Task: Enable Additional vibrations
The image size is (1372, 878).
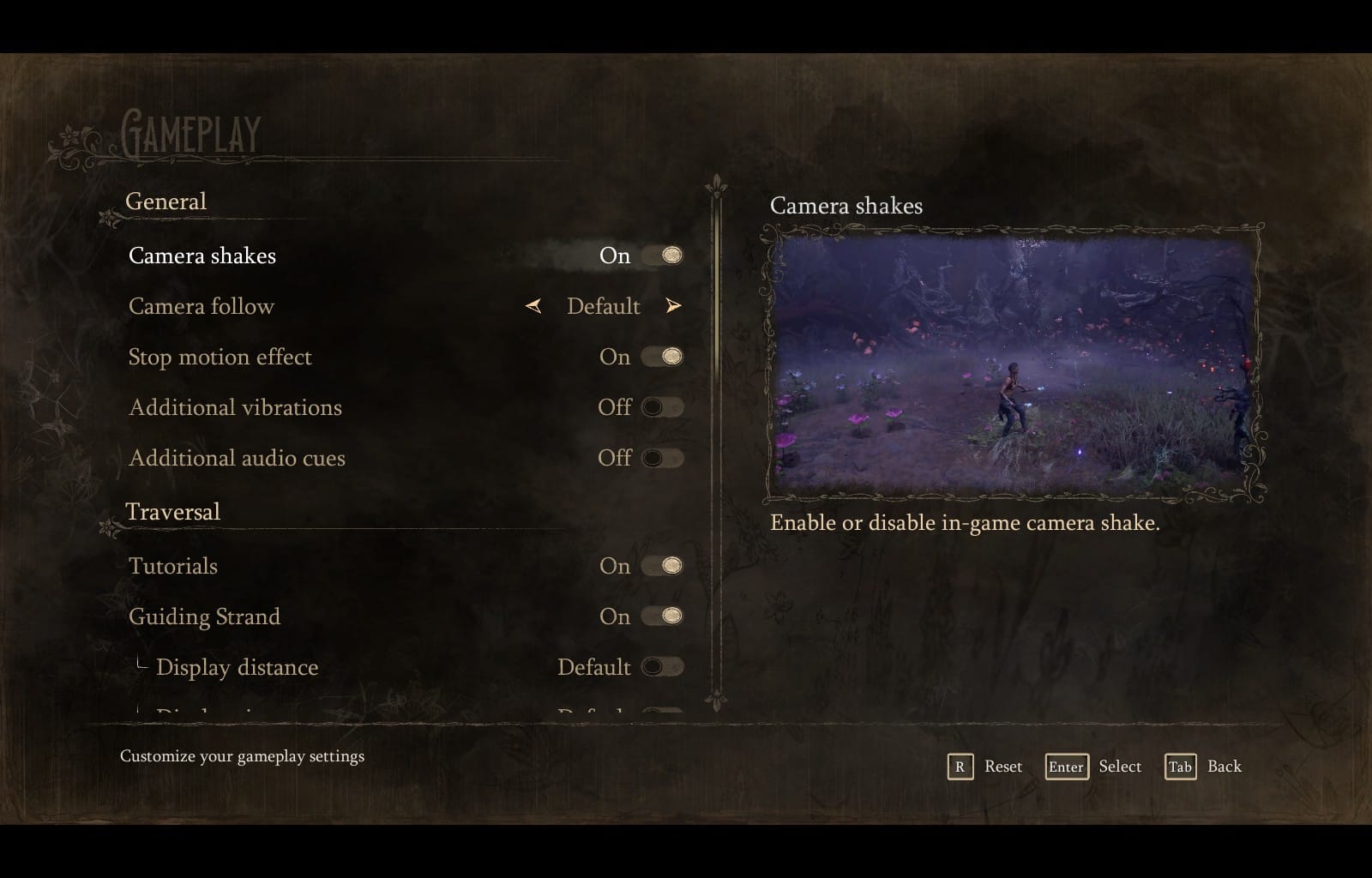Action: [663, 407]
